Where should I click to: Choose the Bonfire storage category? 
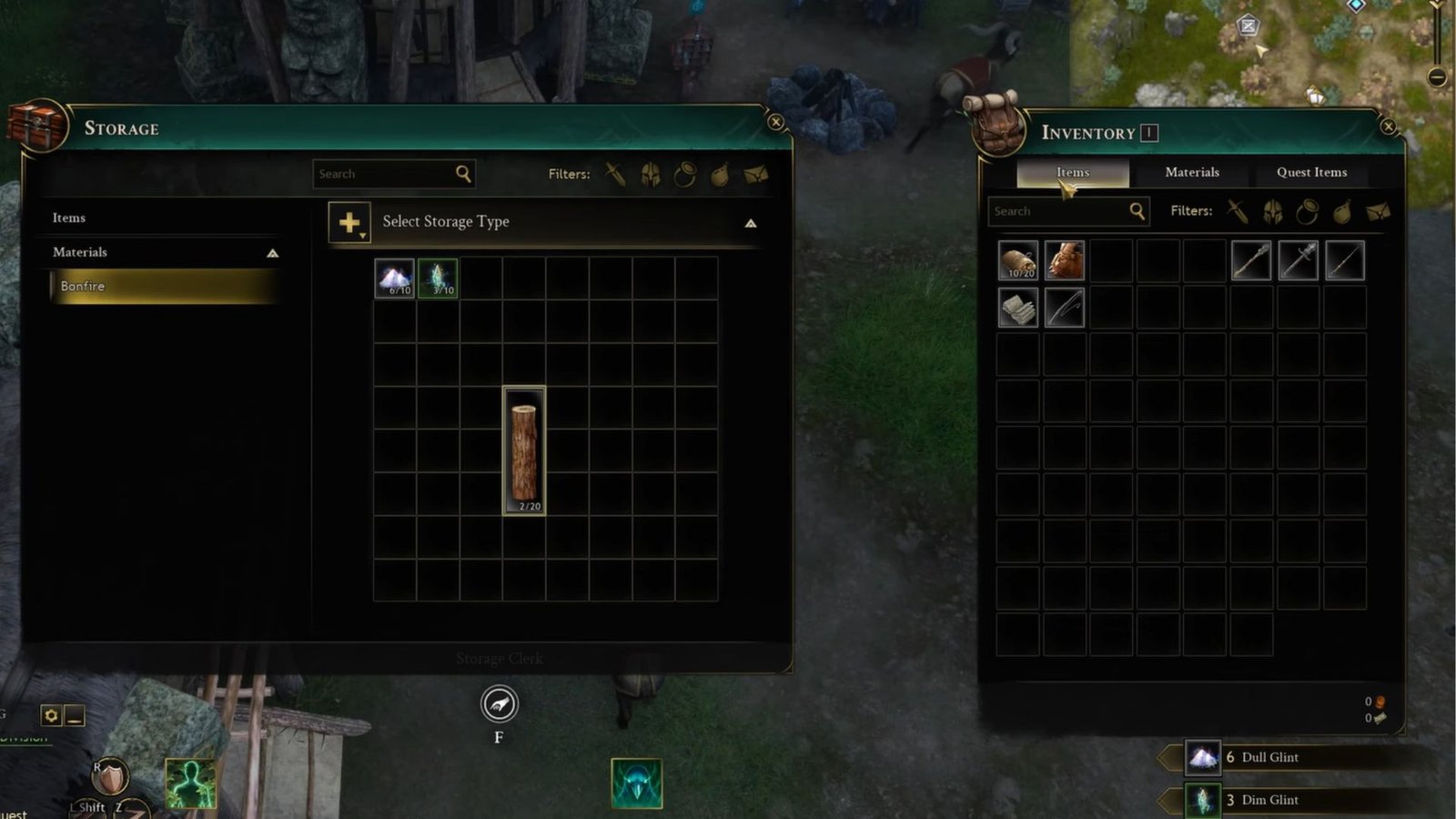click(164, 286)
